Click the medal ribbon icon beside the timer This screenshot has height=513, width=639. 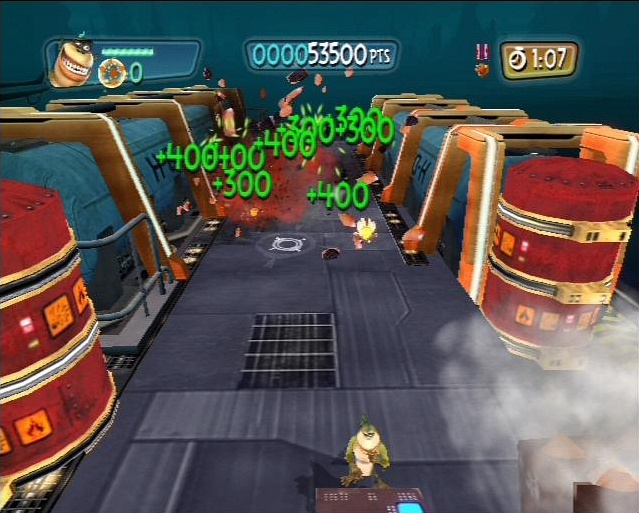481,58
